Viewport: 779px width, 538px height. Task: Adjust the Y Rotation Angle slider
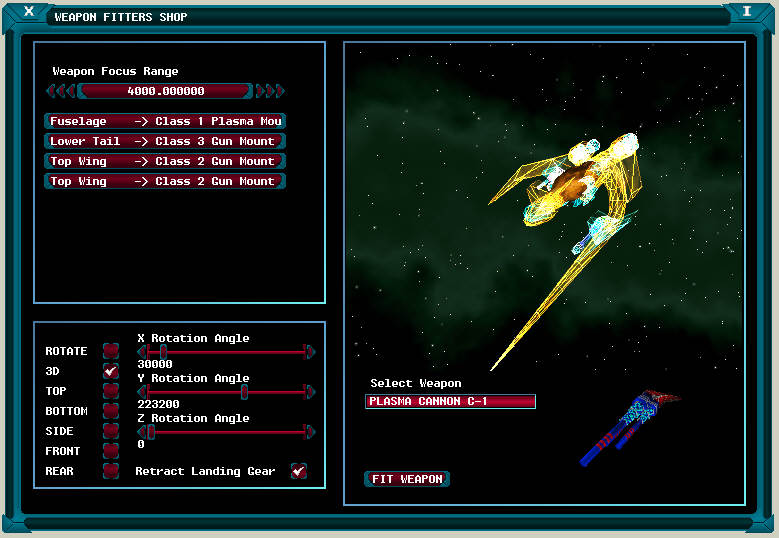[226, 392]
